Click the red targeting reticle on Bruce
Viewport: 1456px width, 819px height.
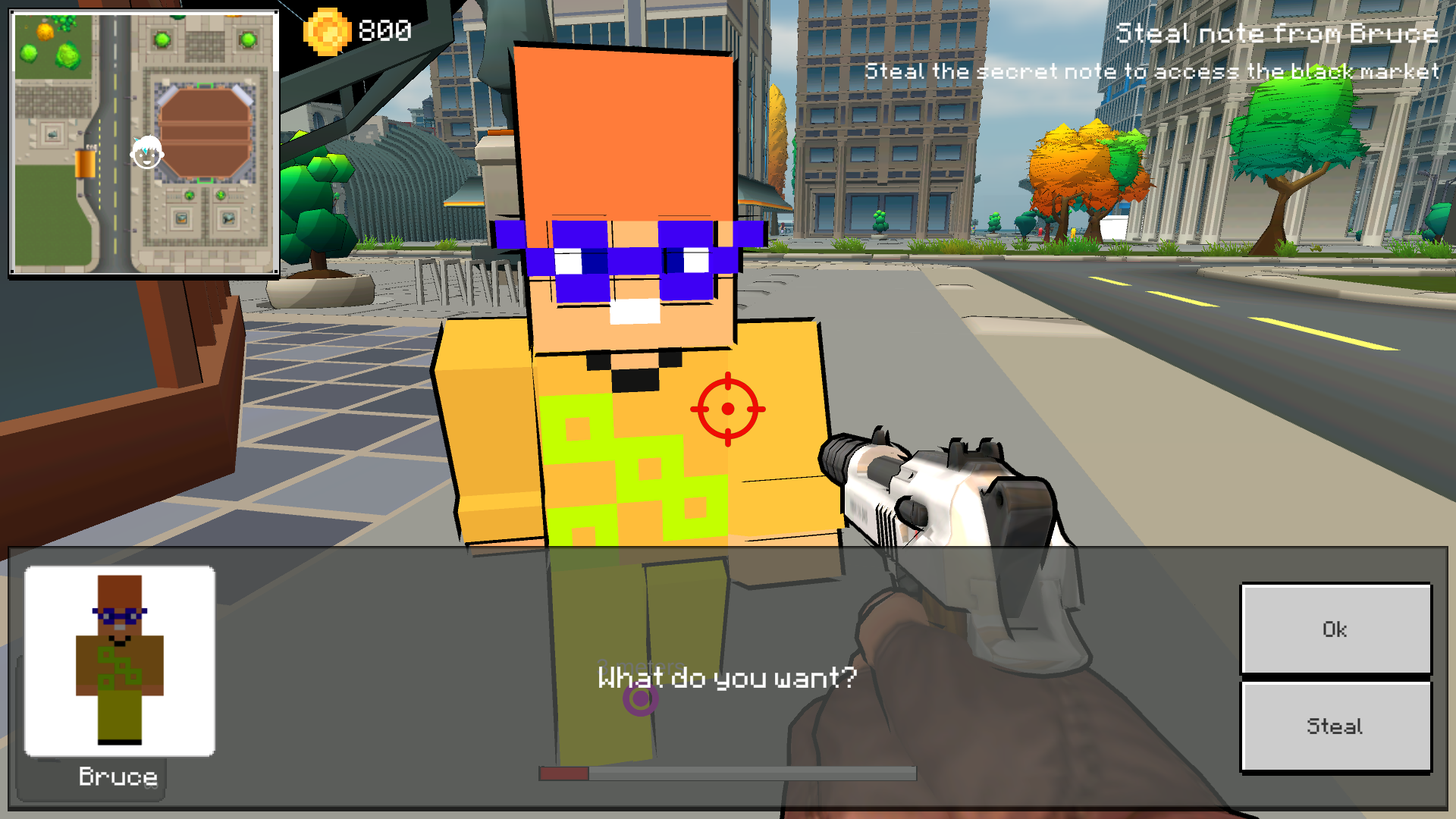[729, 409]
